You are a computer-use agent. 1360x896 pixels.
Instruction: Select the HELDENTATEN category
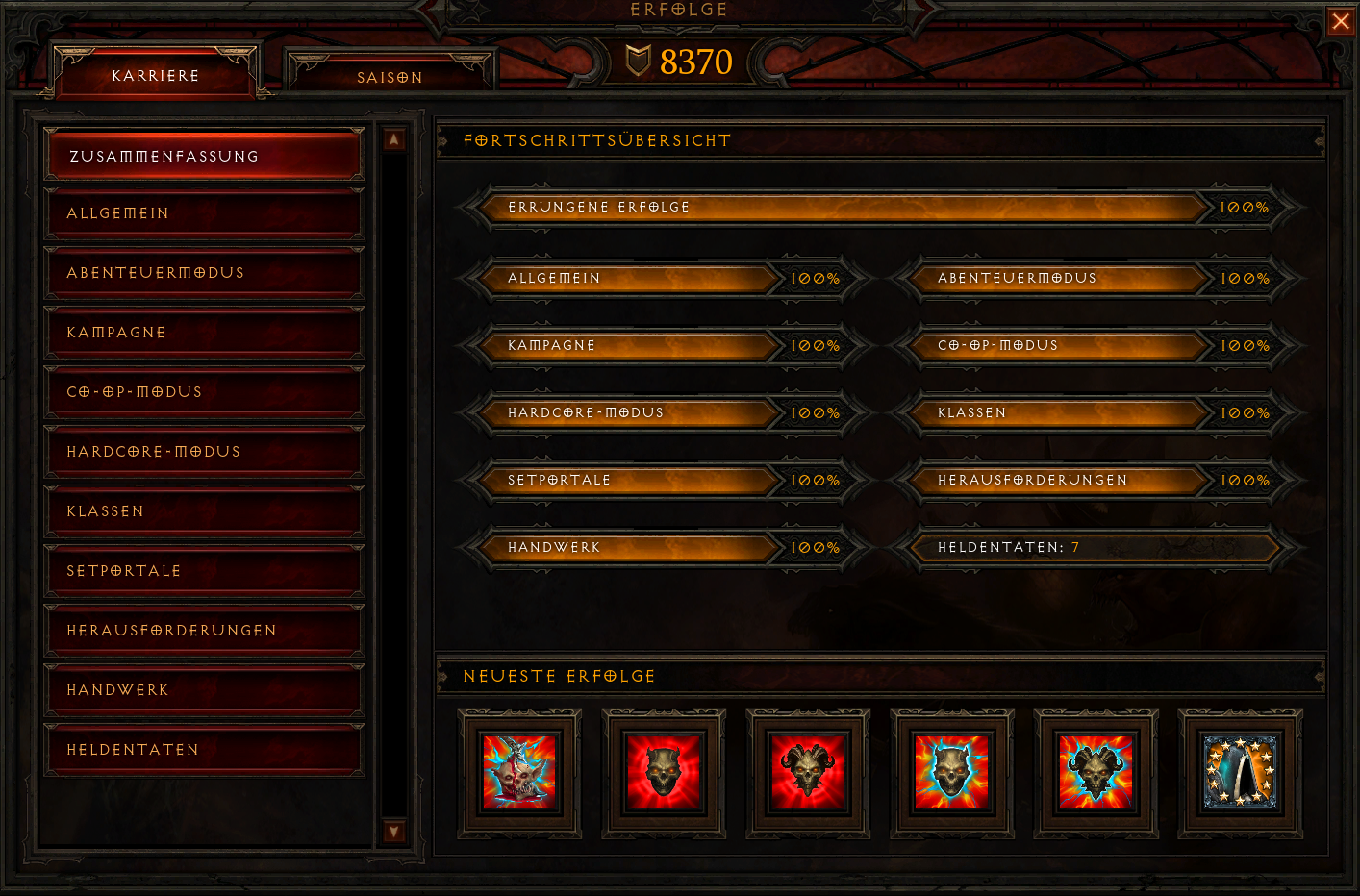[x=204, y=749]
